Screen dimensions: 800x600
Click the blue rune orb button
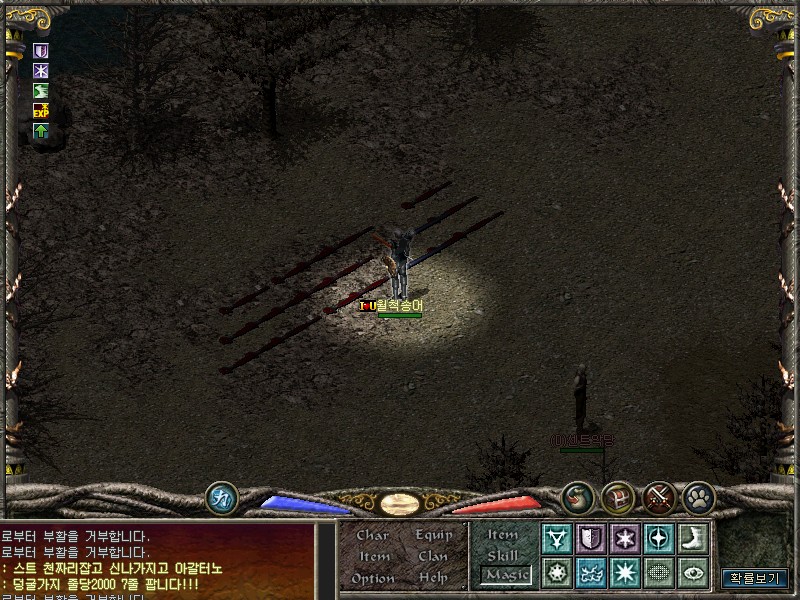point(221,497)
